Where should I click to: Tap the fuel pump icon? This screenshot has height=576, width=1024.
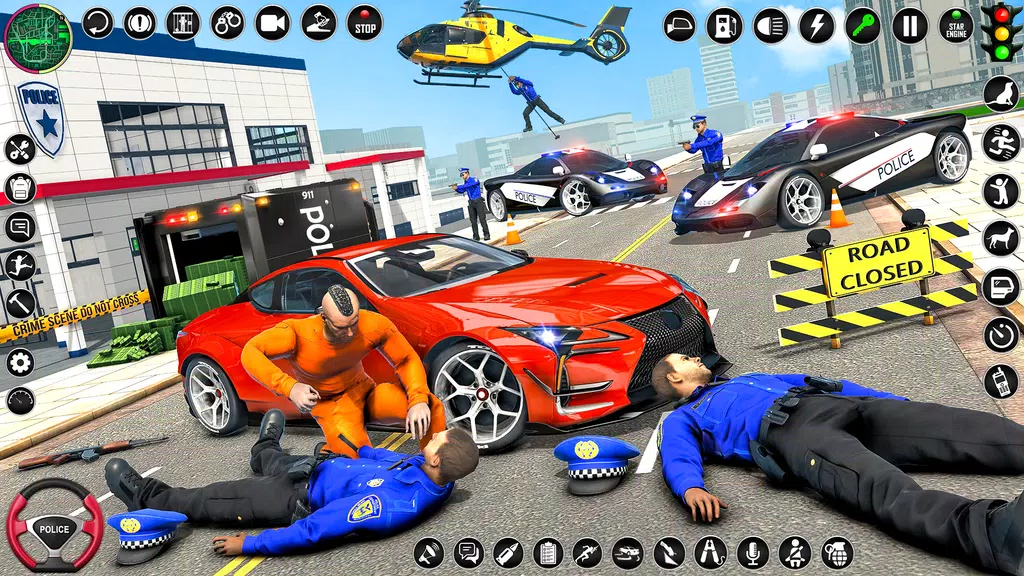[724, 25]
